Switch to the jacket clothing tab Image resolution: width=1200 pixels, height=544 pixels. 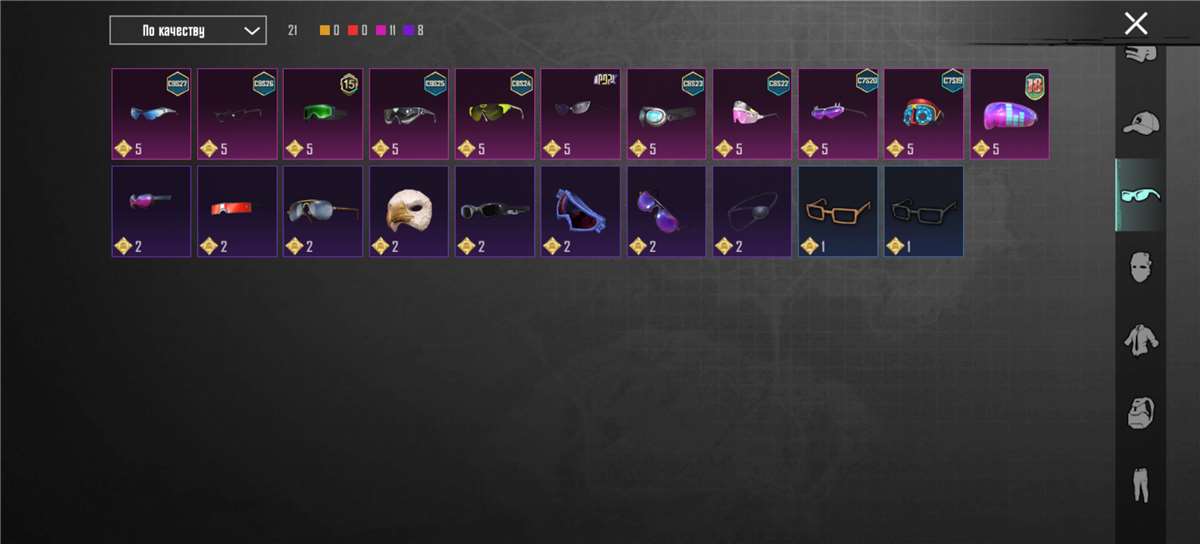[x=1140, y=340]
